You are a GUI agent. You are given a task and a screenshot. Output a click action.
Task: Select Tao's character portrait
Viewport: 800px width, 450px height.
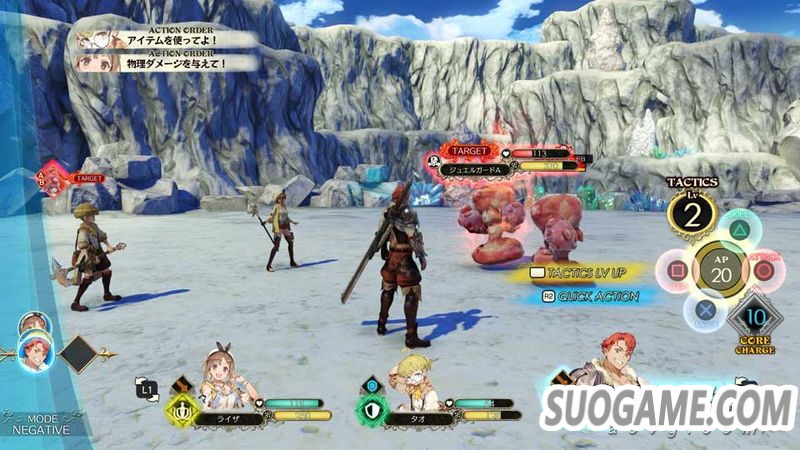pos(416,378)
